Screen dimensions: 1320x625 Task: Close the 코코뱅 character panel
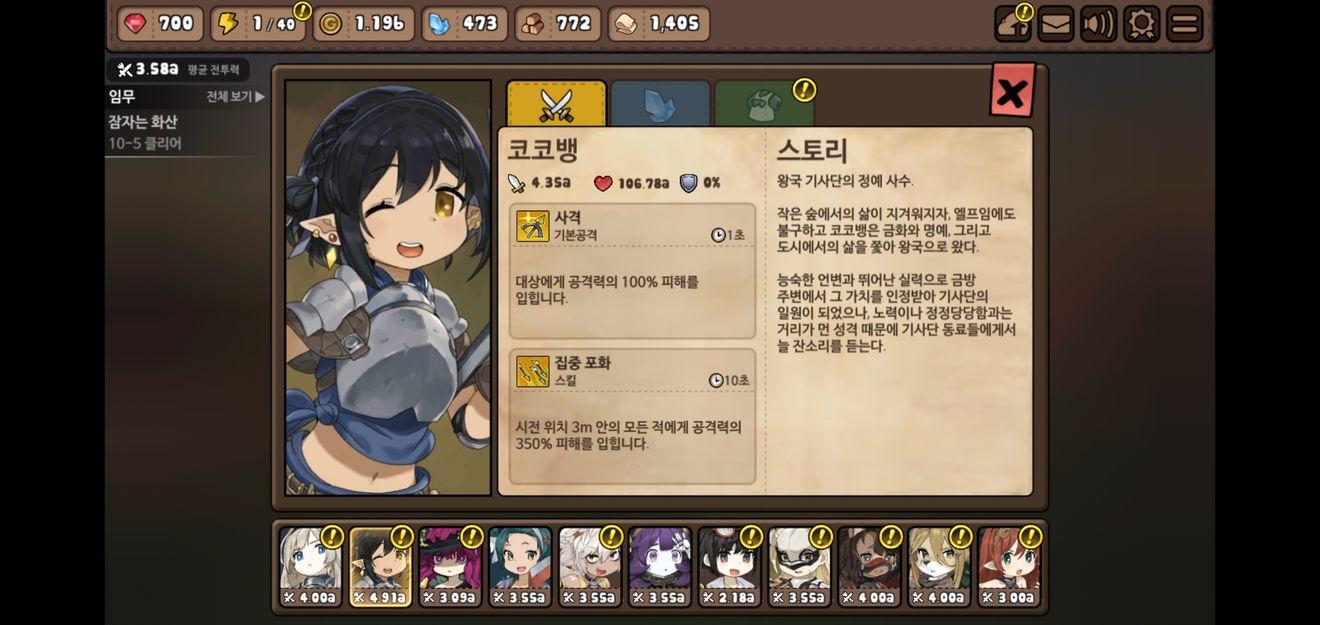pyautogui.click(x=1011, y=92)
